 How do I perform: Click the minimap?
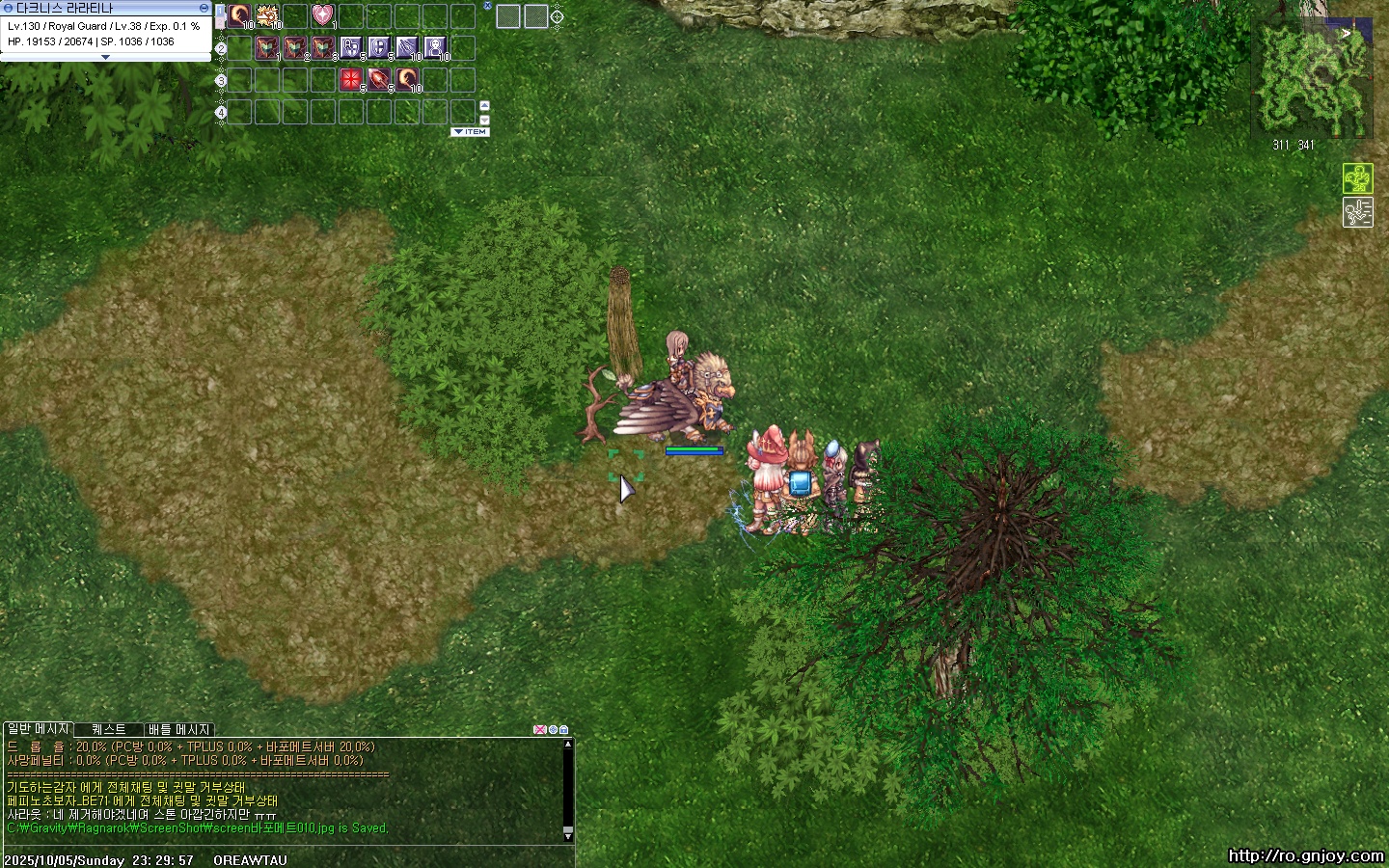pos(1313,77)
